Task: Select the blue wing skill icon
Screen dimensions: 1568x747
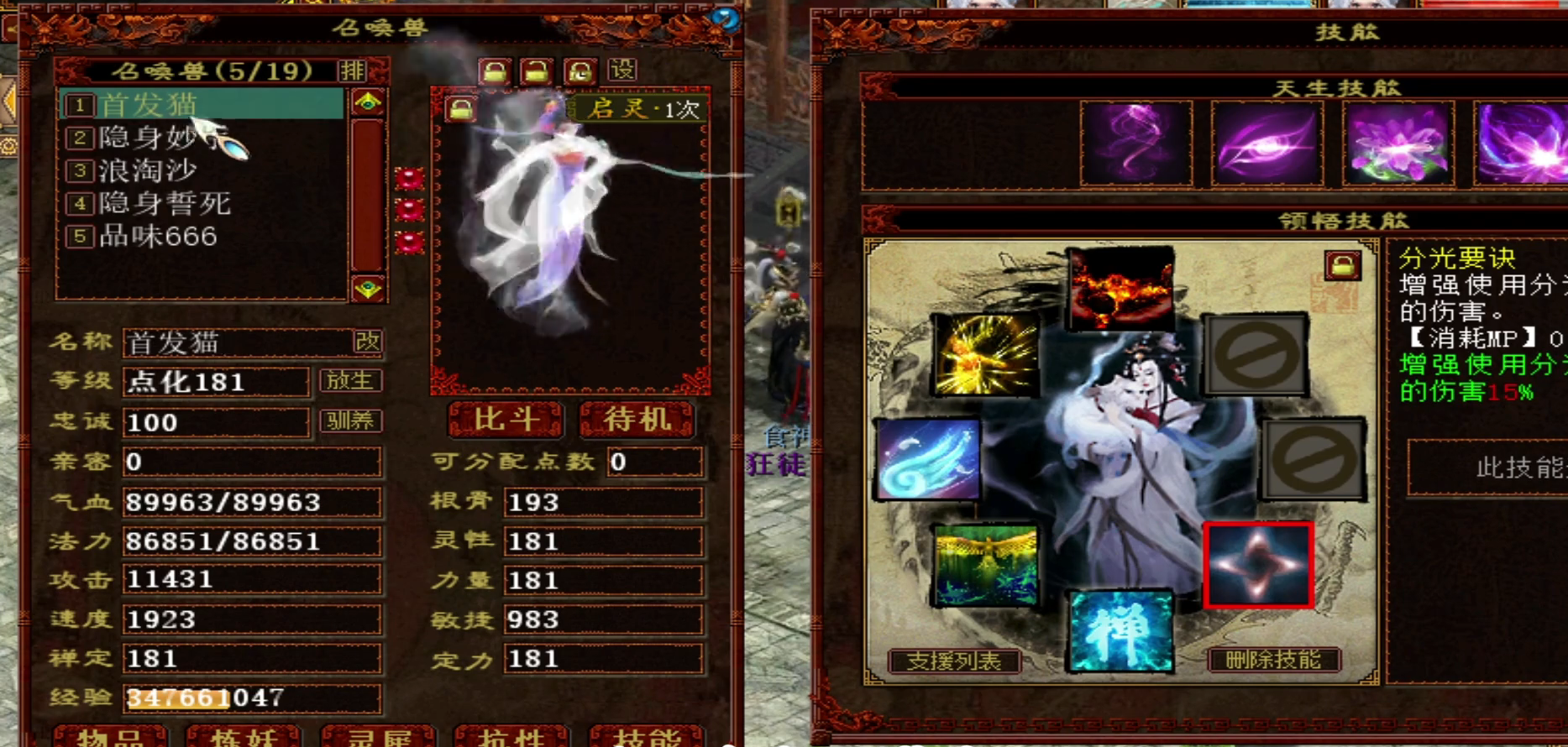Action: tap(927, 460)
